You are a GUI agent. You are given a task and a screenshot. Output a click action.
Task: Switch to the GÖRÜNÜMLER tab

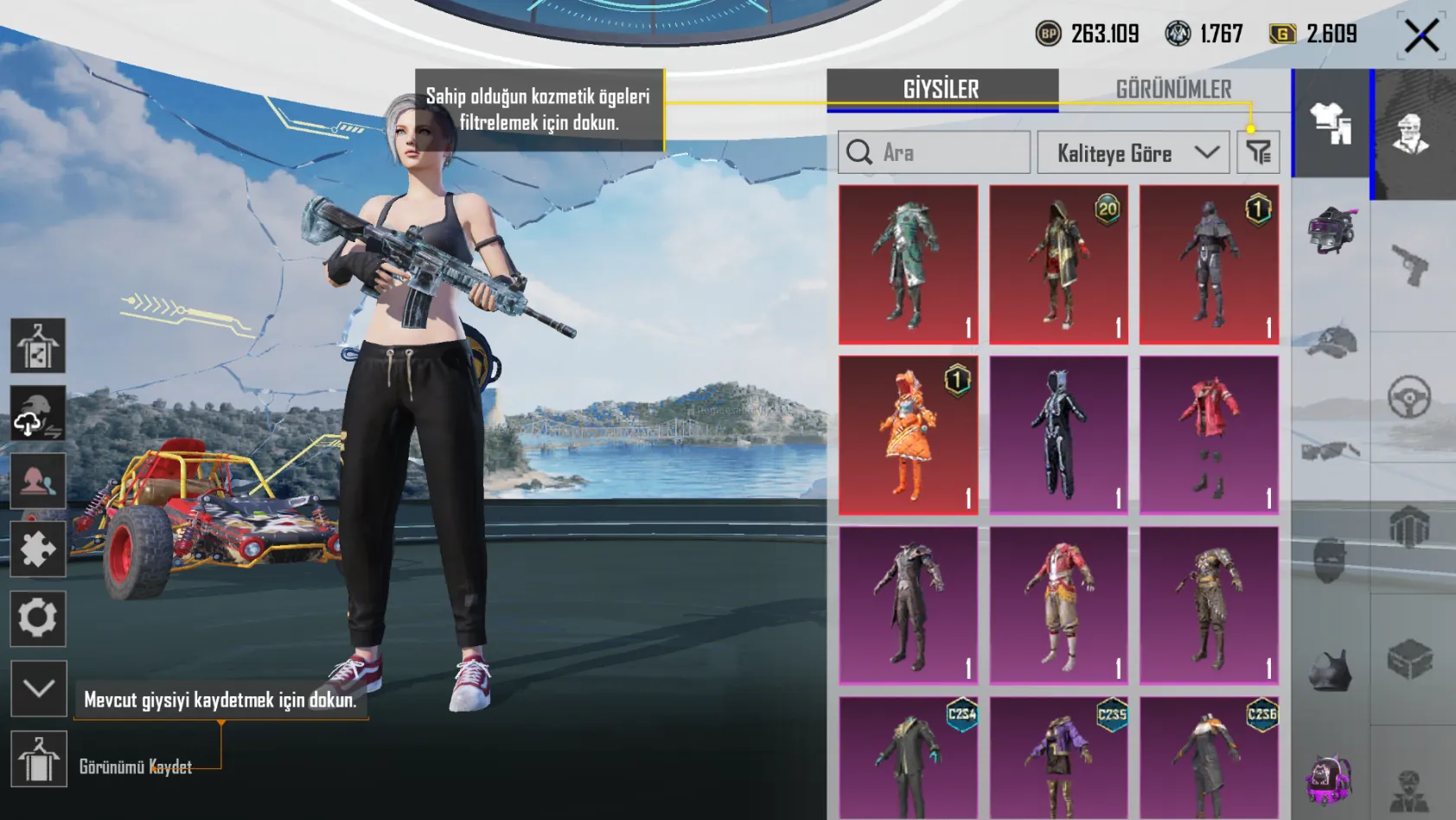(1173, 89)
